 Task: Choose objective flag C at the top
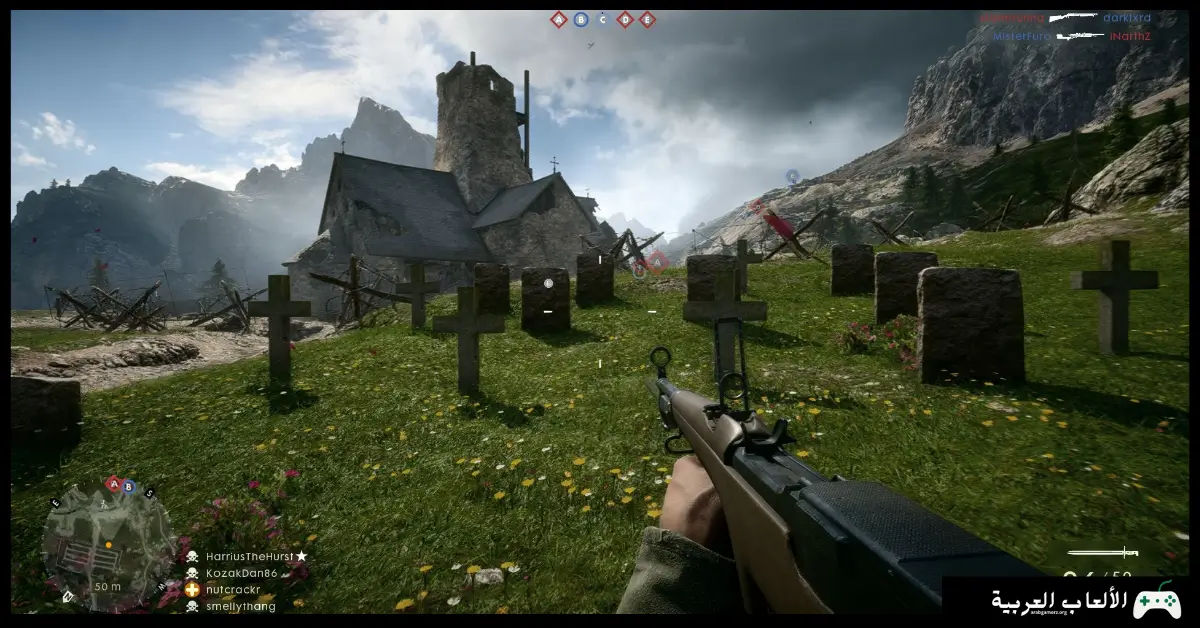[x=603, y=19]
